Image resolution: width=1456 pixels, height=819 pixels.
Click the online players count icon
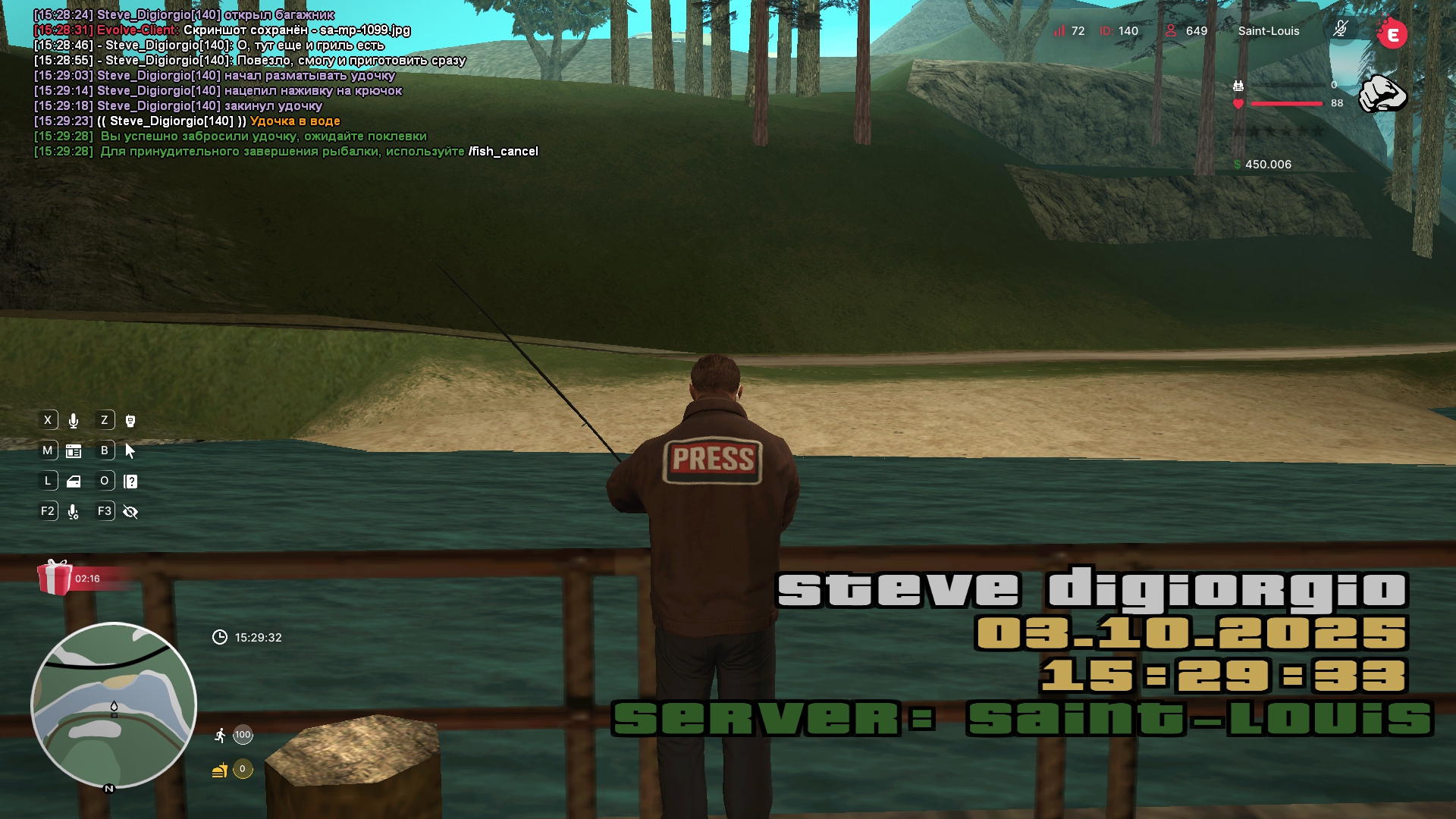1171,31
